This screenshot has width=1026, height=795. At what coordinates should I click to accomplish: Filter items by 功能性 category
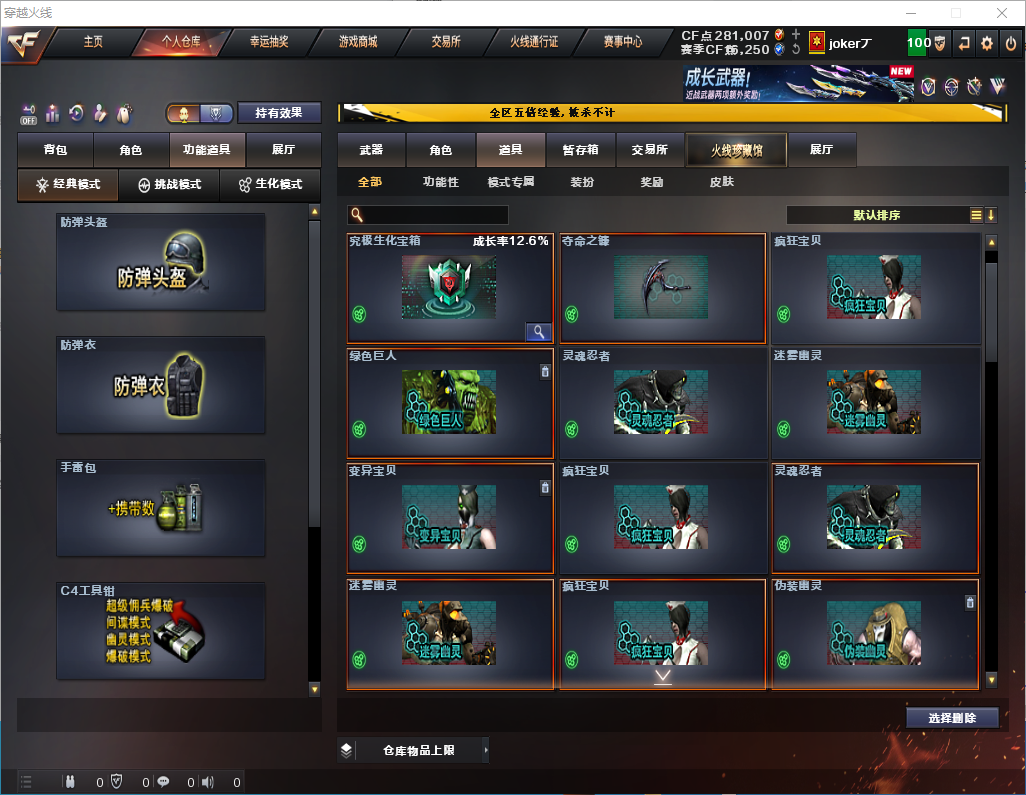(x=440, y=182)
